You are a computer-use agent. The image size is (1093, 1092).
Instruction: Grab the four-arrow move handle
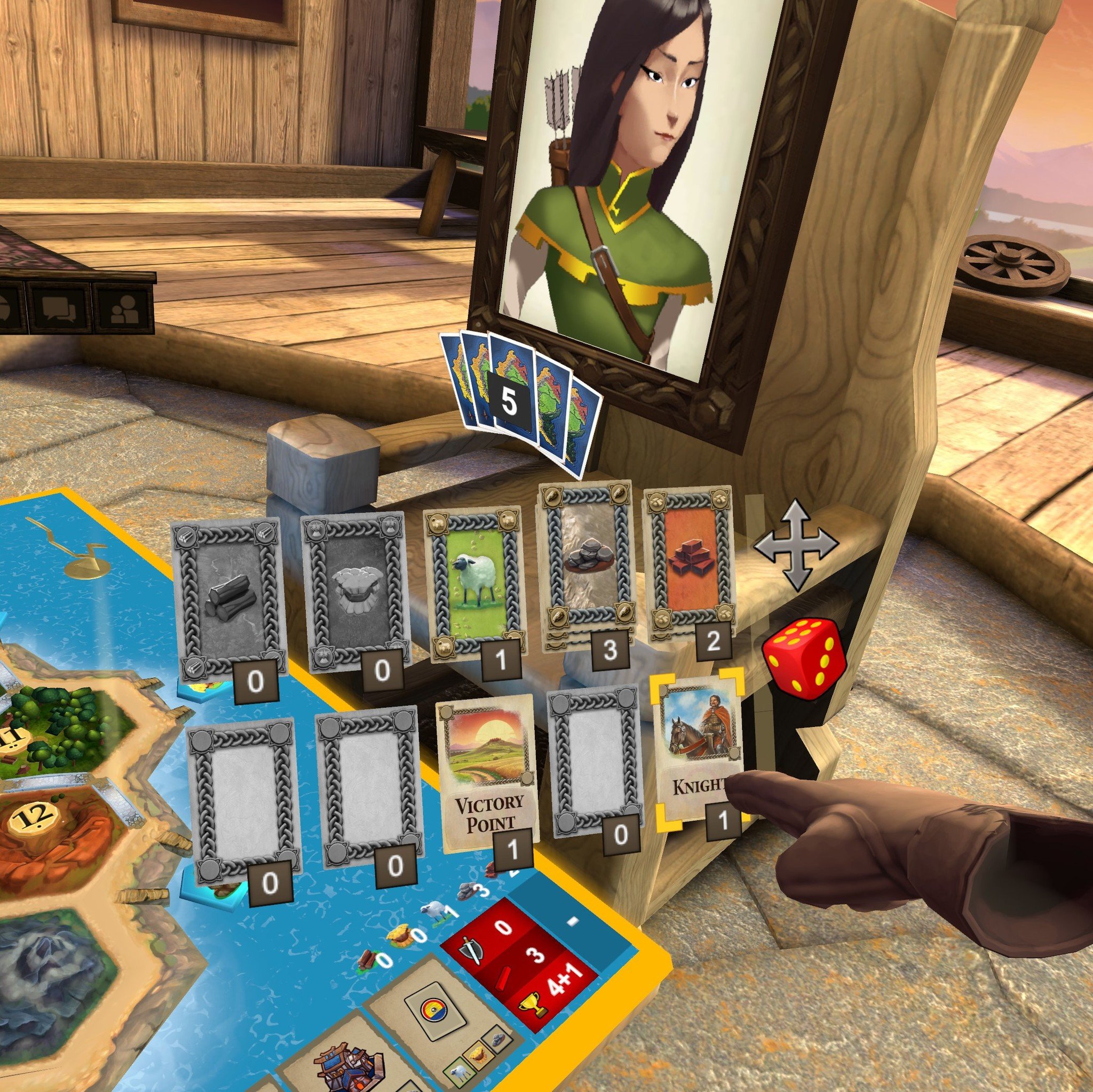point(797,544)
